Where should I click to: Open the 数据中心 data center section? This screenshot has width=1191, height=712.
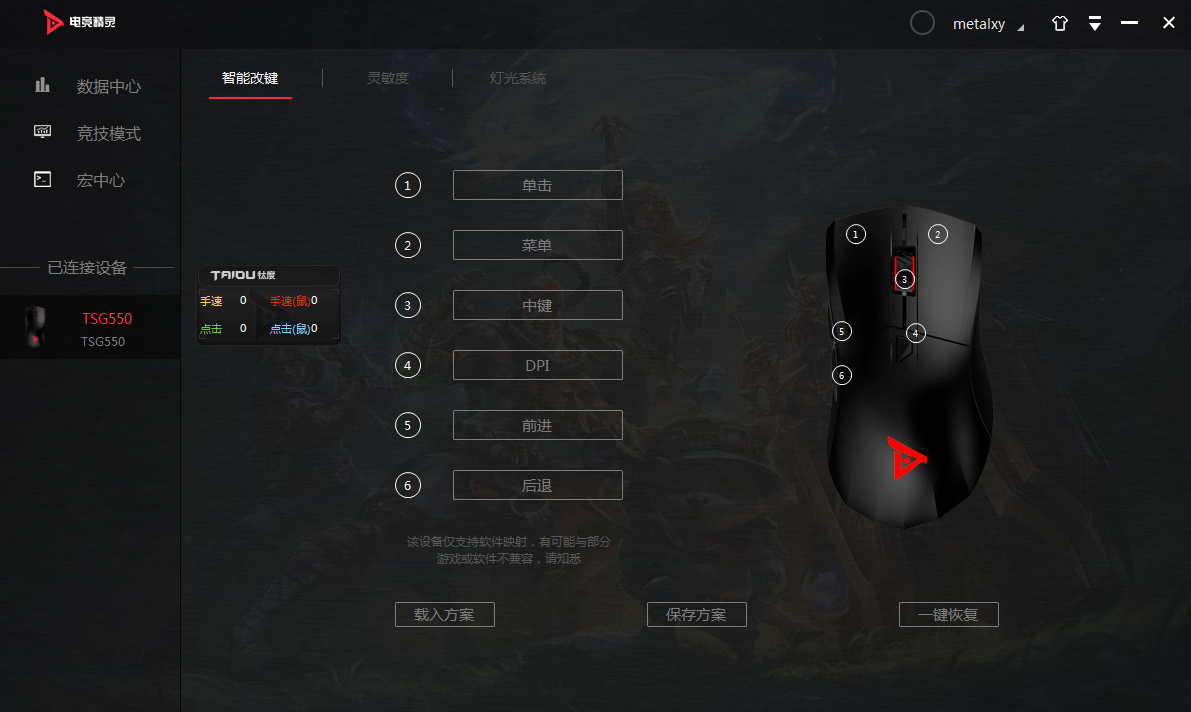pyautogui.click(x=108, y=86)
